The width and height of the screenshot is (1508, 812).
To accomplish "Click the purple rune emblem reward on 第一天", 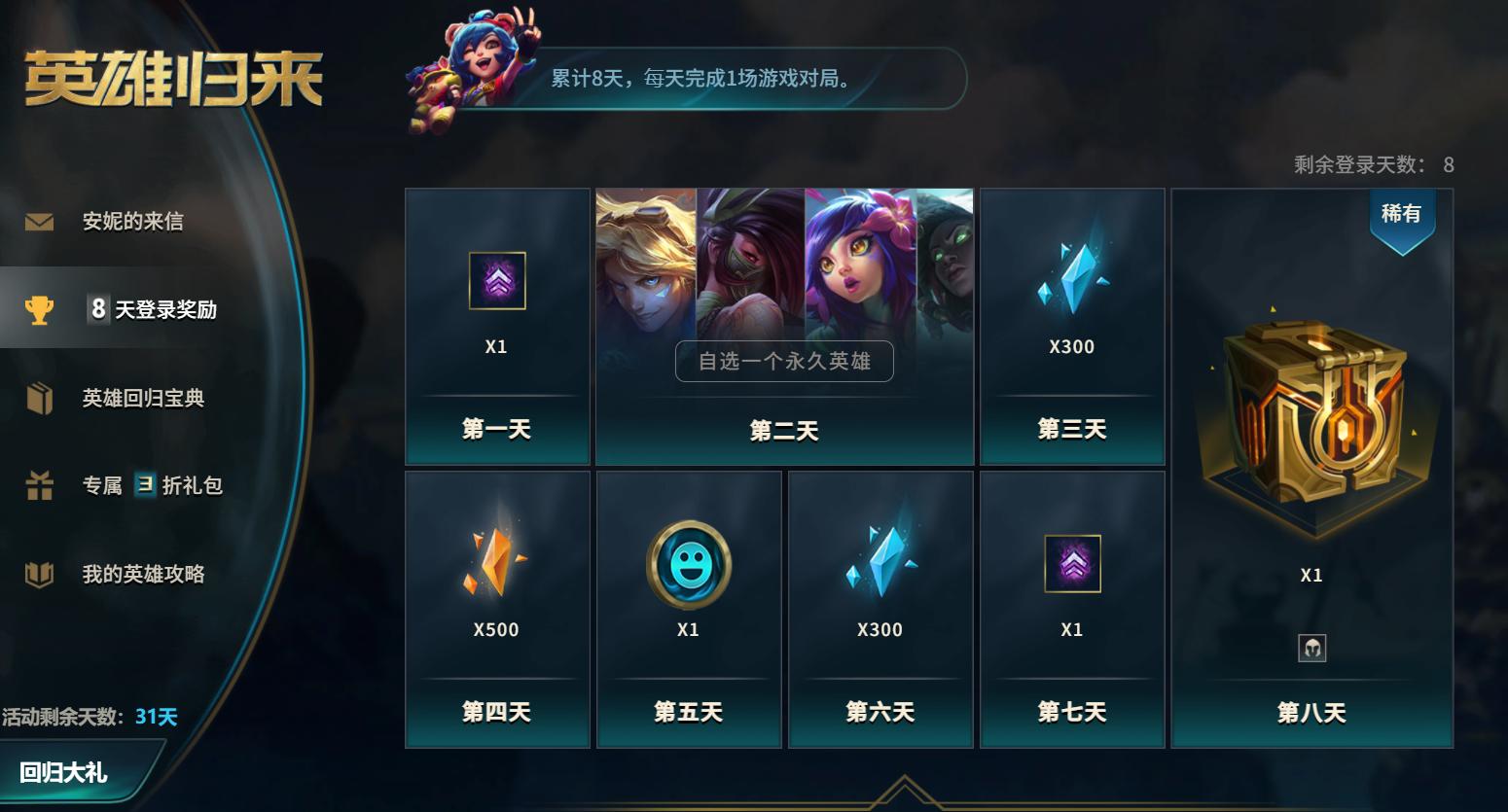I will pos(496,282).
